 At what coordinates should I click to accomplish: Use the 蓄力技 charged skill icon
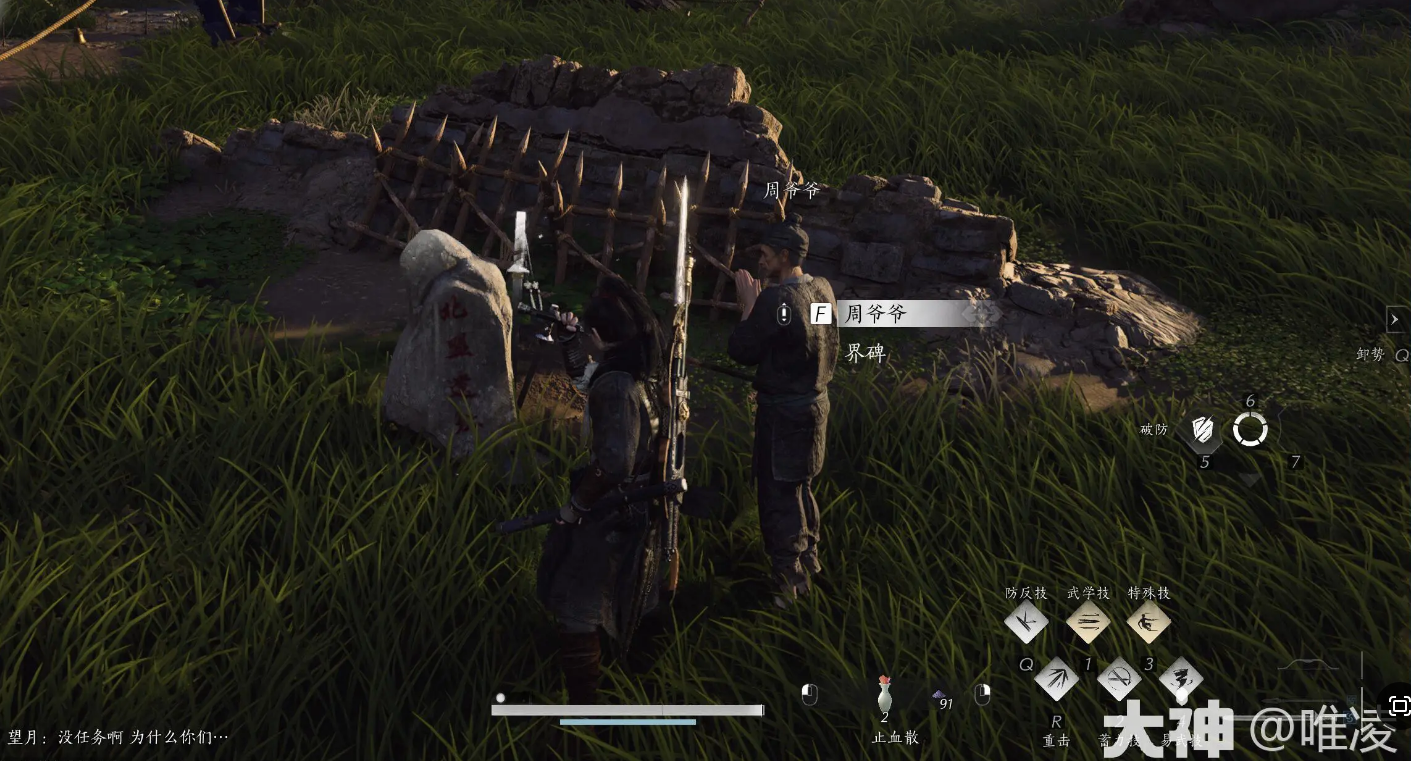1119,681
